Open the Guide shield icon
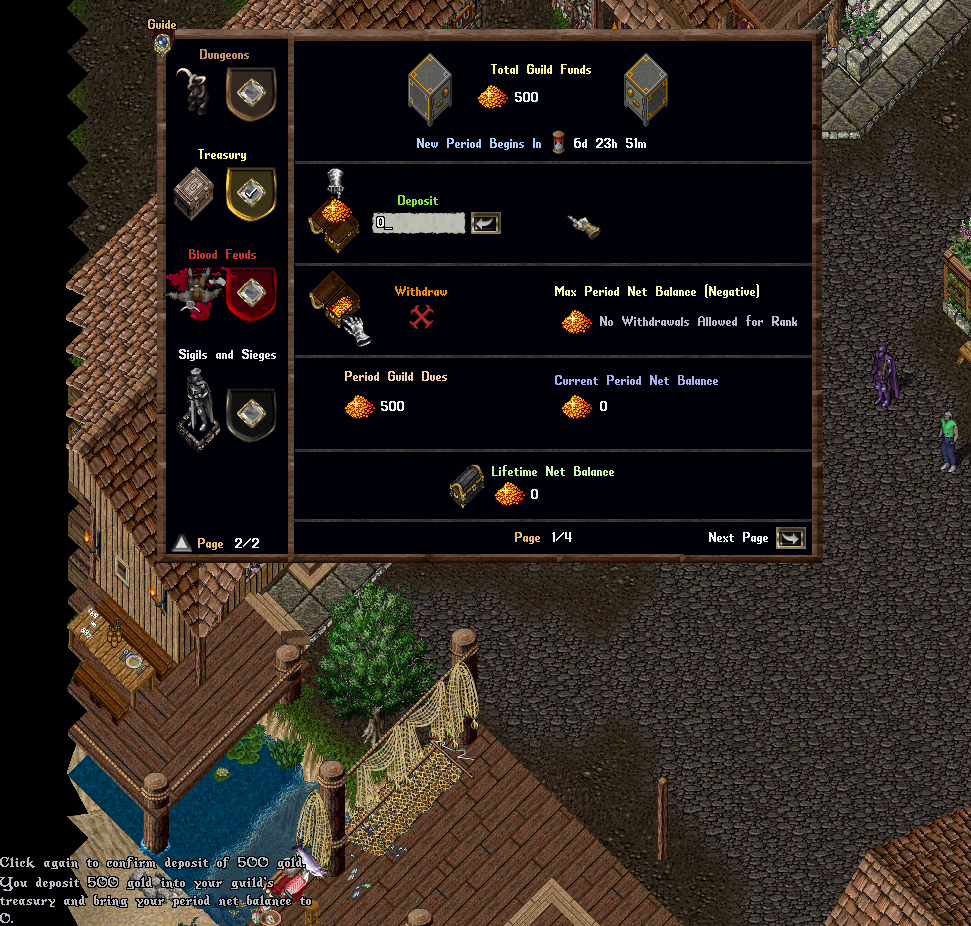971x926 pixels. tap(162, 42)
